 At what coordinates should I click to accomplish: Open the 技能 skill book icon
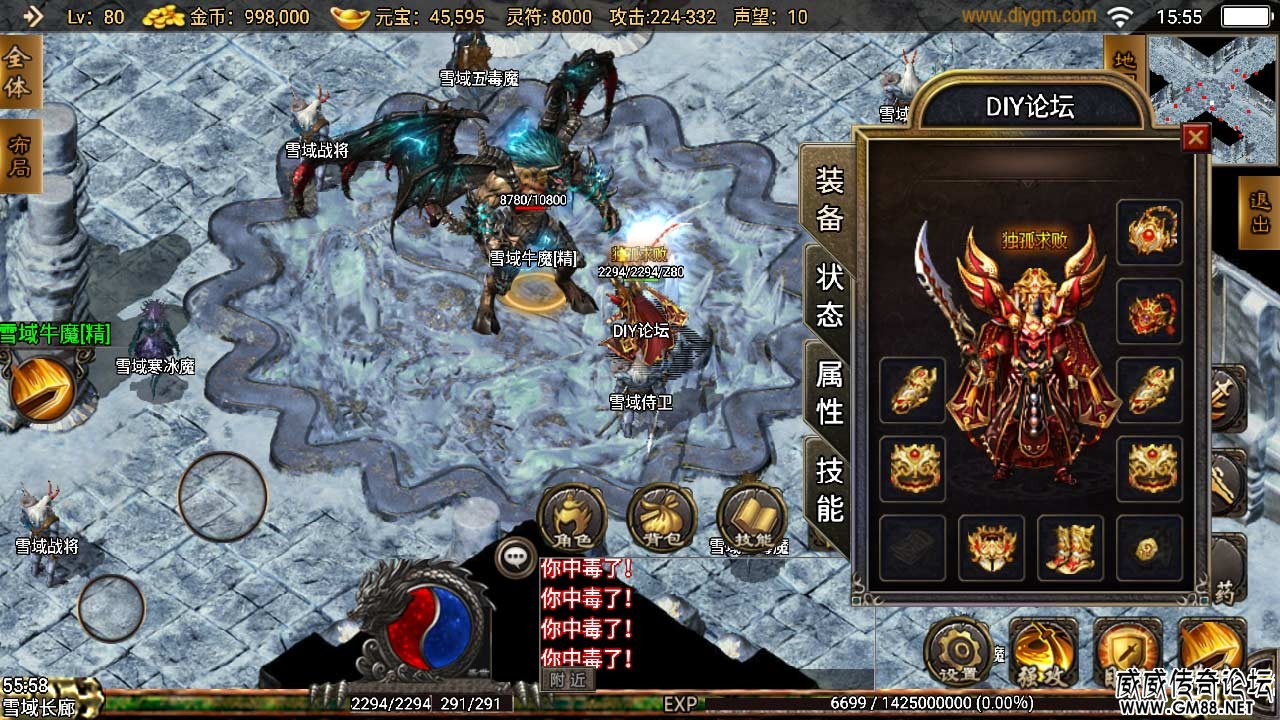[752, 519]
